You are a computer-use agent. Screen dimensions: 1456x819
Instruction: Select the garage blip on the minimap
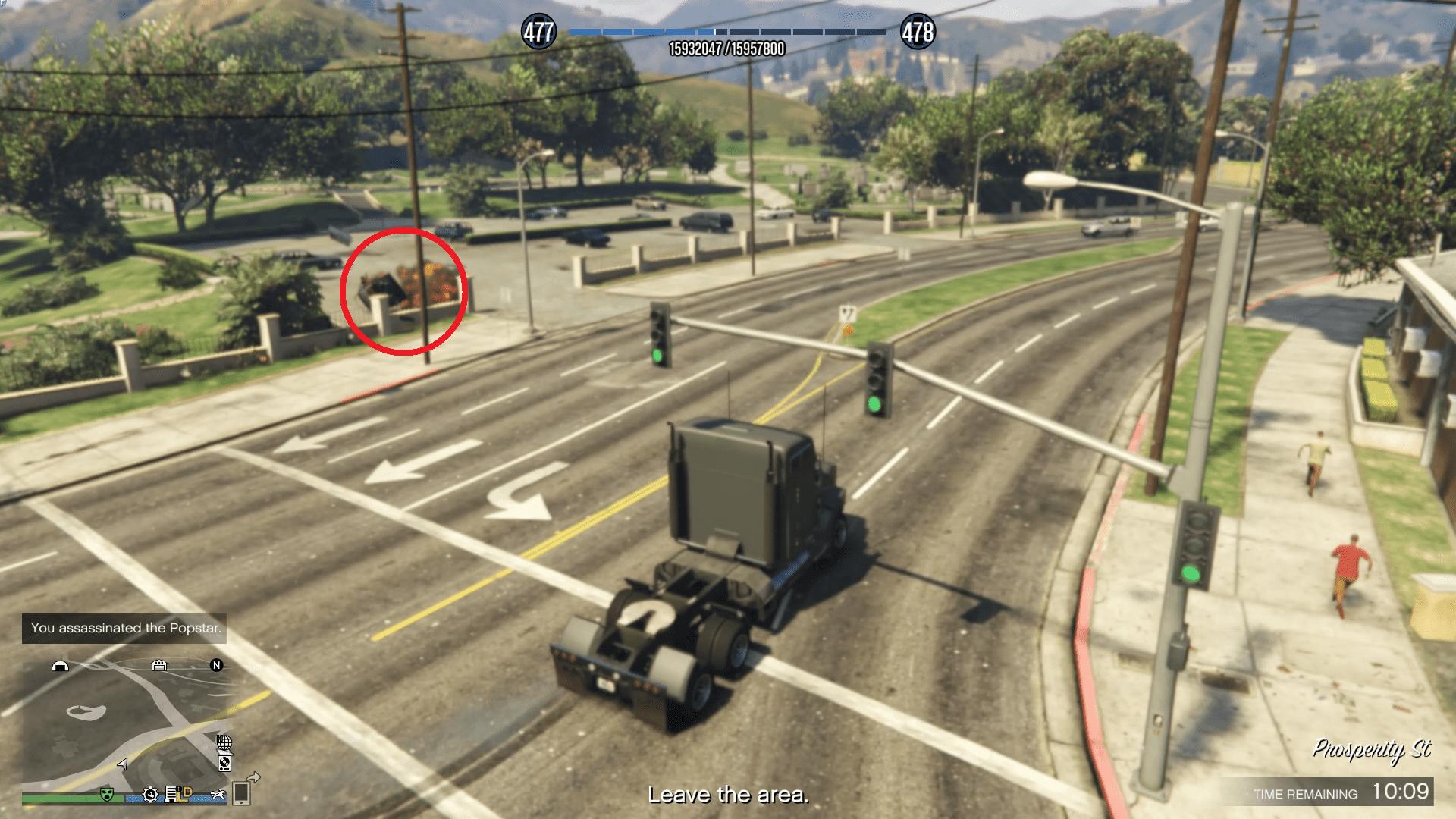pos(159,666)
